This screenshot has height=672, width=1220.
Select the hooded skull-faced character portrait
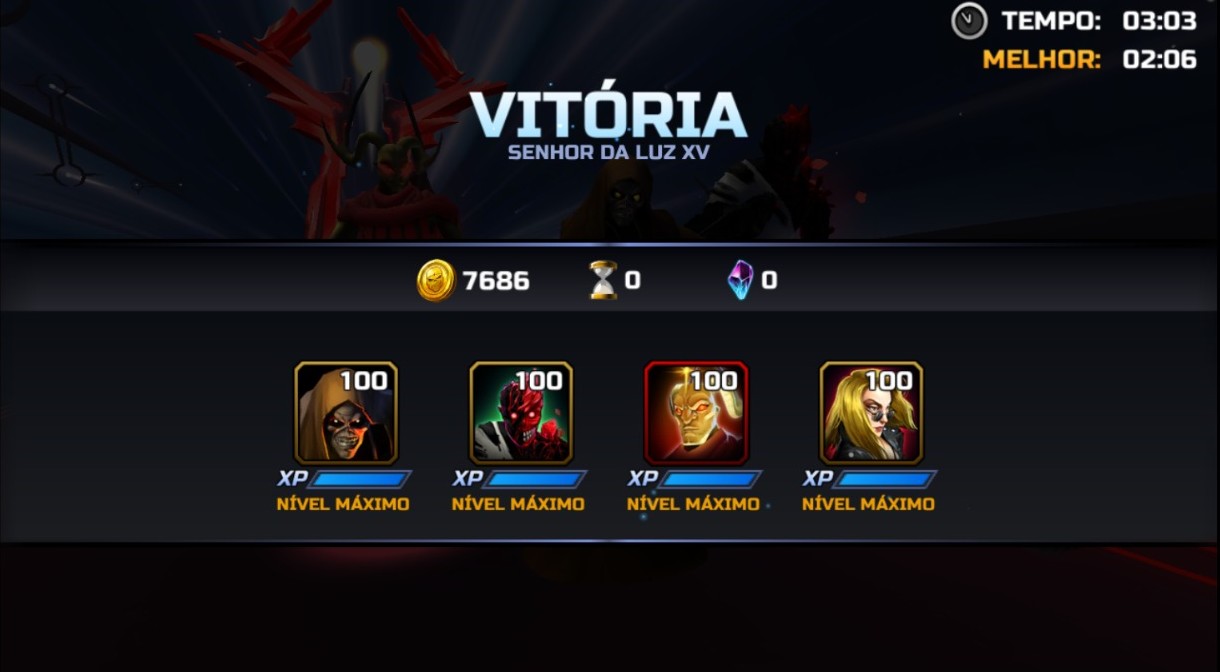coord(346,413)
